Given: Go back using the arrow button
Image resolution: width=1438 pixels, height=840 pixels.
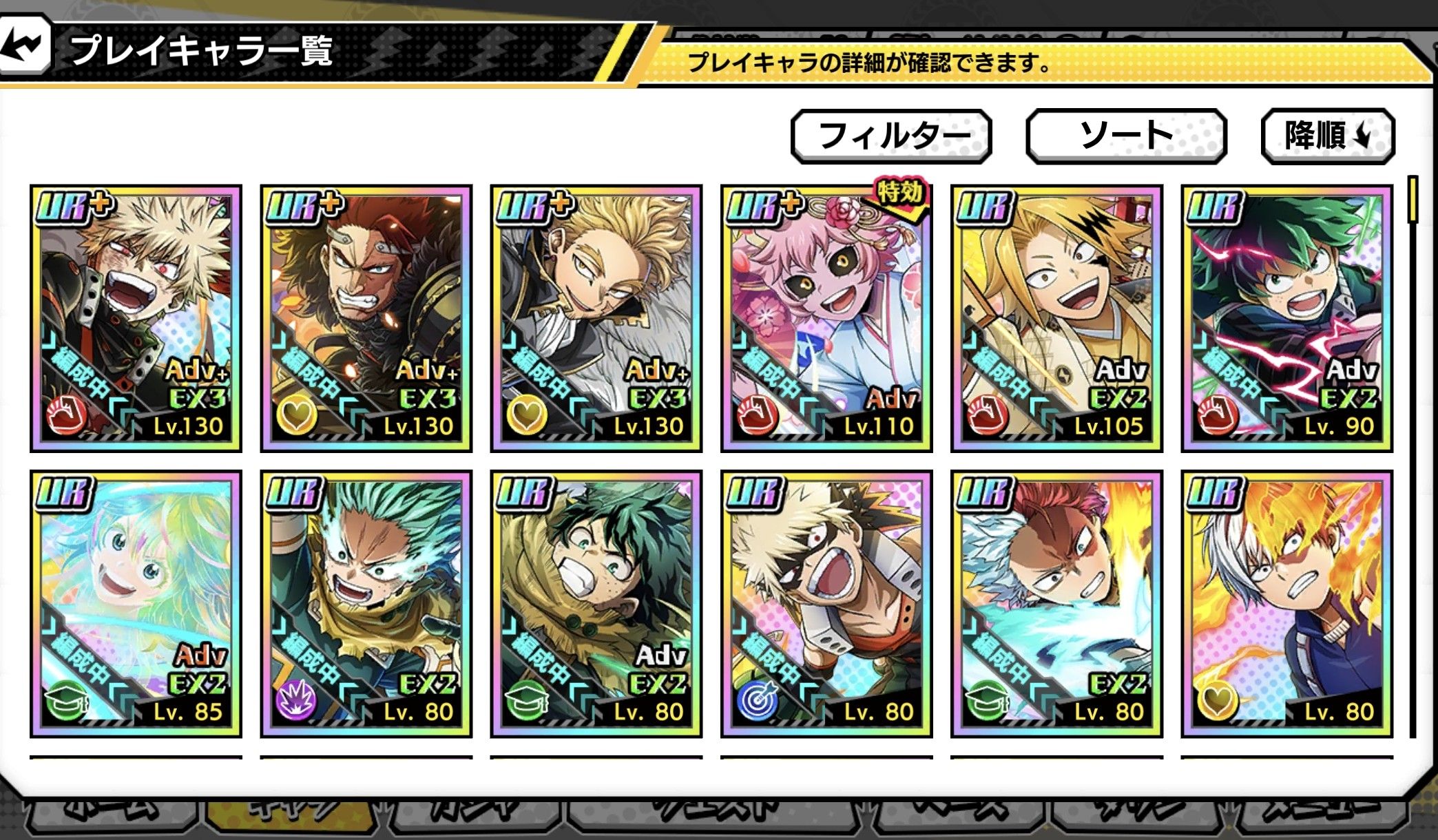Looking at the screenshot, I should (25, 45).
